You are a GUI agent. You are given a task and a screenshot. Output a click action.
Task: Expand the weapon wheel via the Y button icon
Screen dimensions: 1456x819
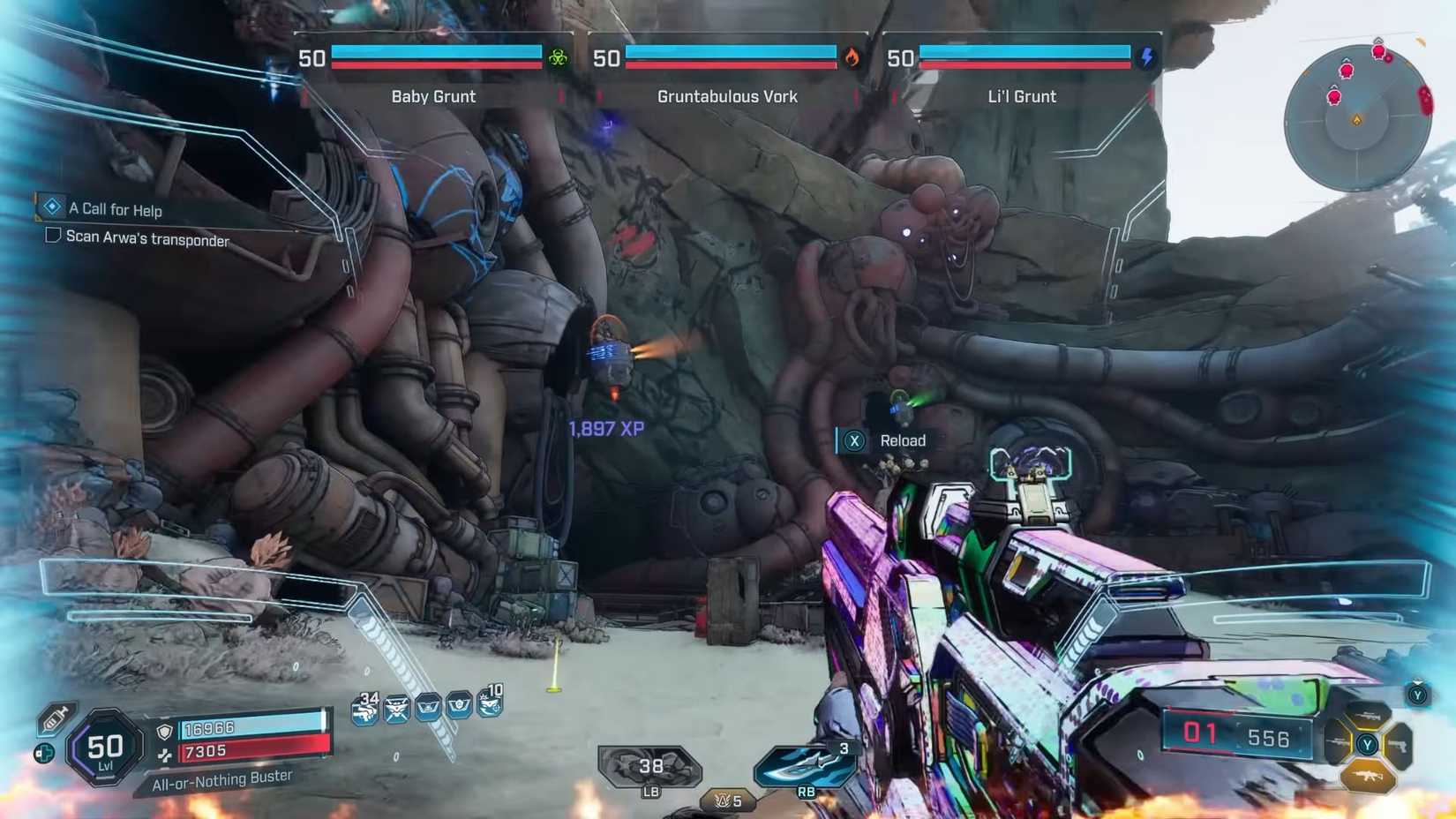[1368, 744]
